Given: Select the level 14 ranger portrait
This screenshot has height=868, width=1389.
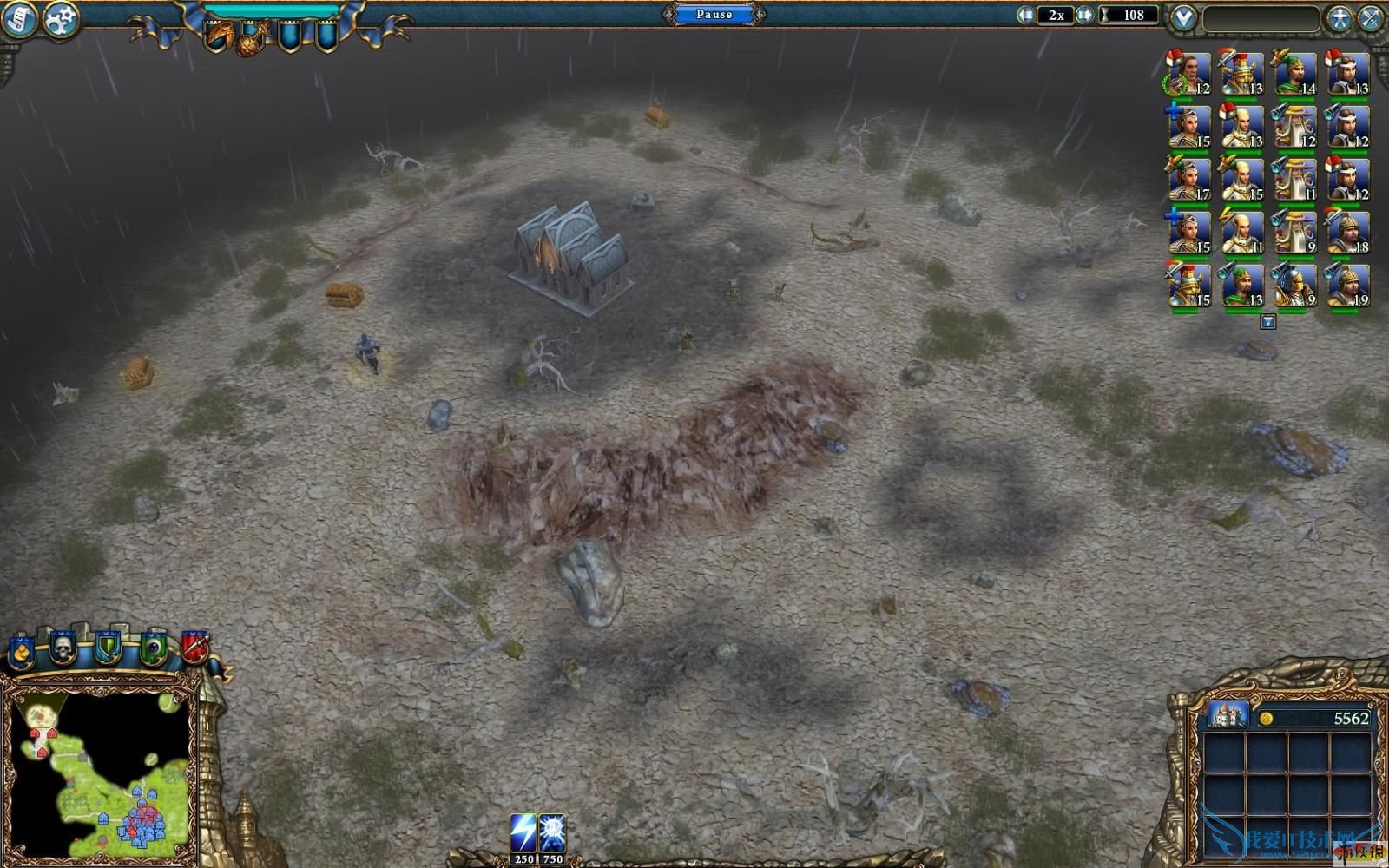Looking at the screenshot, I should click(x=1295, y=74).
